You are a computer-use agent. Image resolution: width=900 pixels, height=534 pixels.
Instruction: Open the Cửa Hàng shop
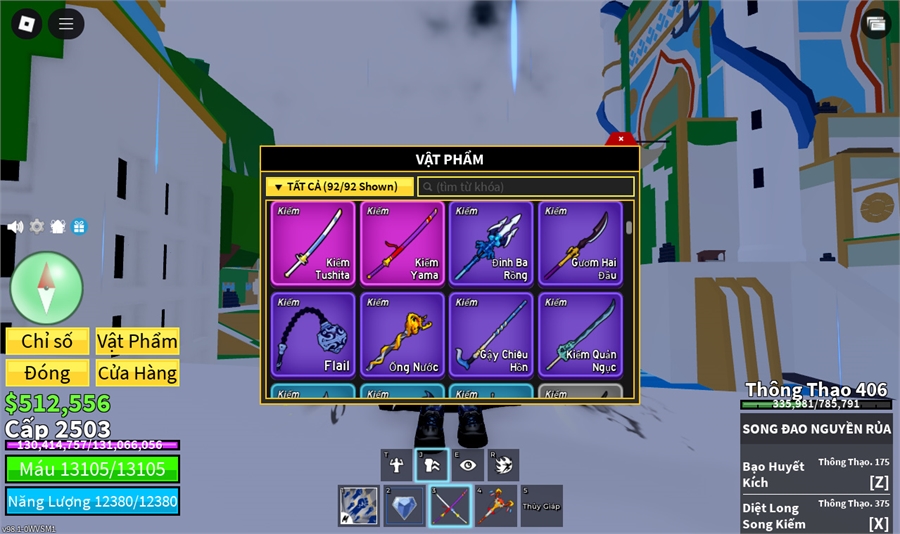[x=137, y=373]
